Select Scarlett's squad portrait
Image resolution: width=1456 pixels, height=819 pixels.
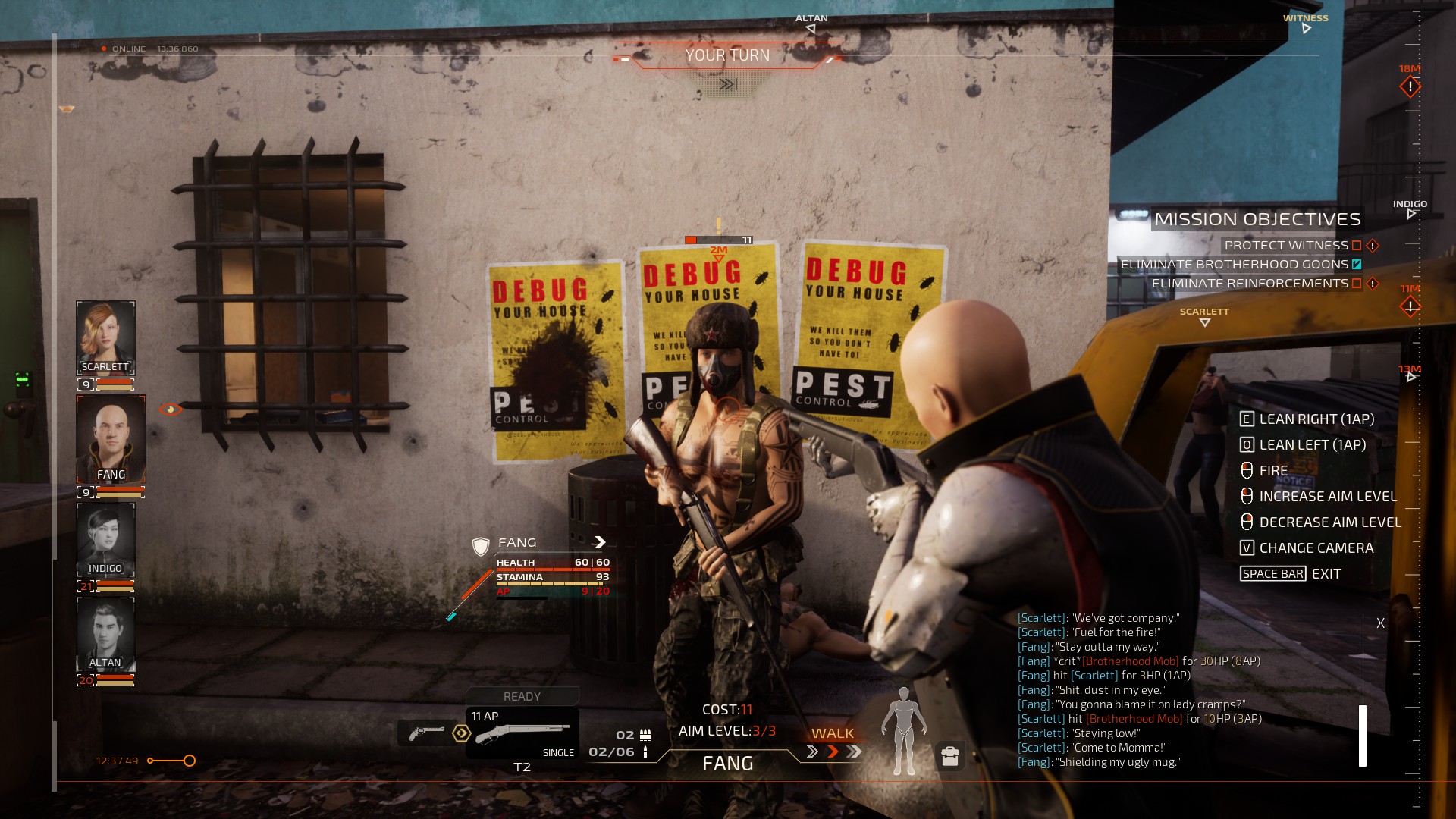pyautogui.click(x=105, y=337)
